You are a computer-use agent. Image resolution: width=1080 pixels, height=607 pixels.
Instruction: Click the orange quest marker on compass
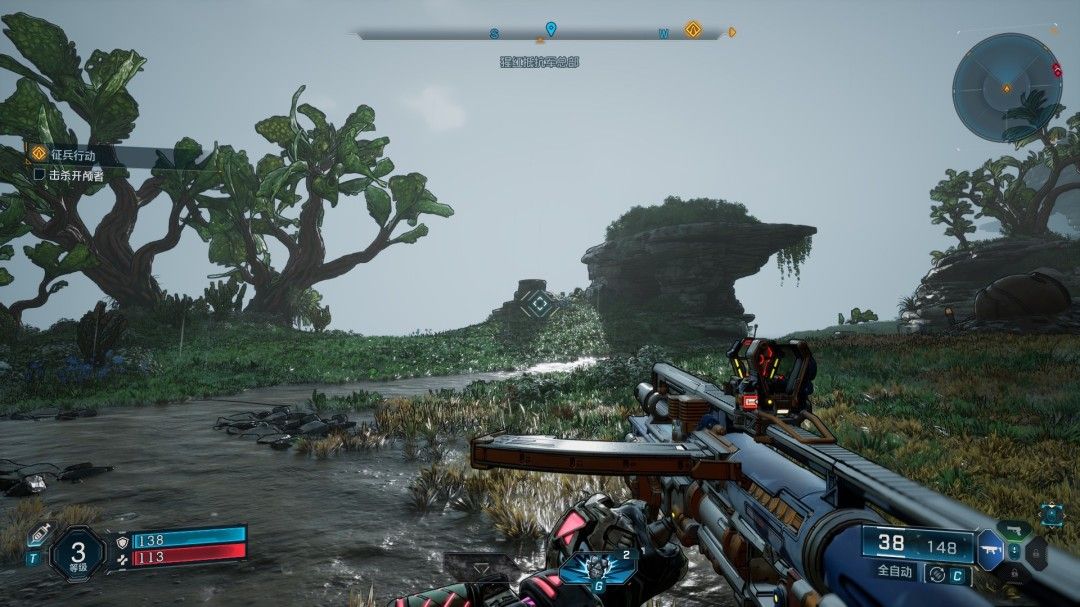point(692,30)
